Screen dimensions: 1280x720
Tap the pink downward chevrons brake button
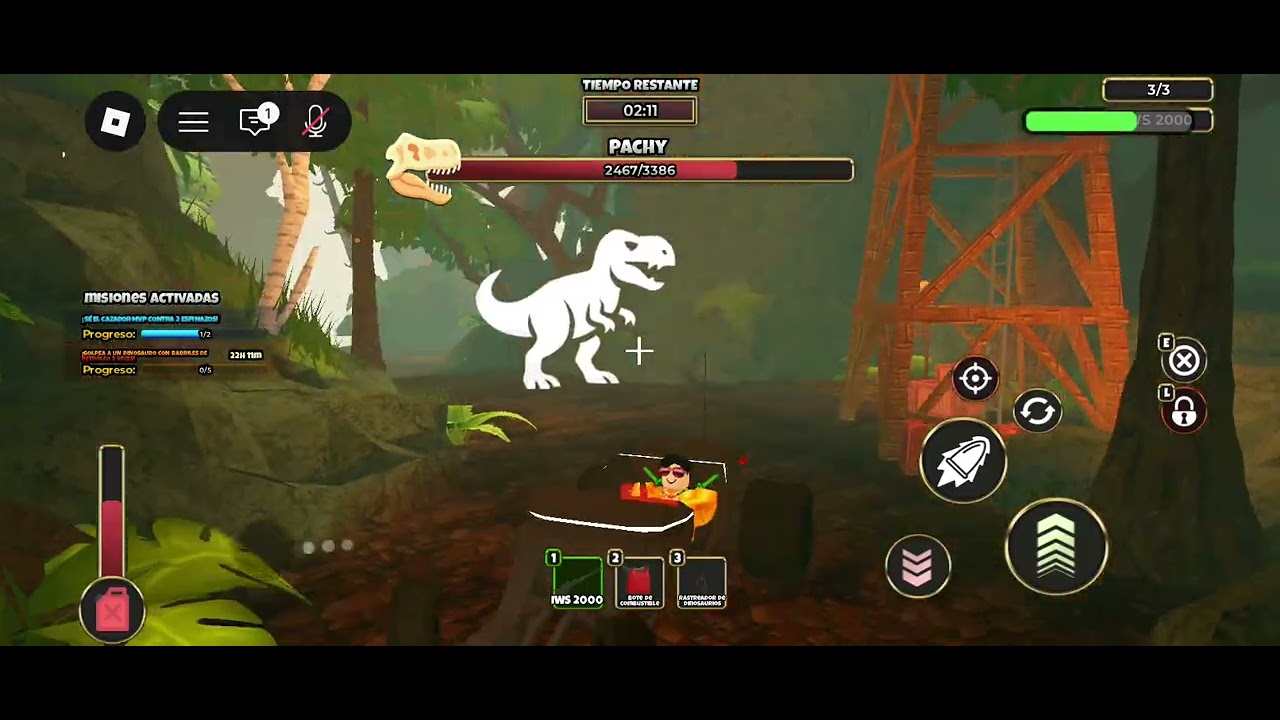coord(918,566)
